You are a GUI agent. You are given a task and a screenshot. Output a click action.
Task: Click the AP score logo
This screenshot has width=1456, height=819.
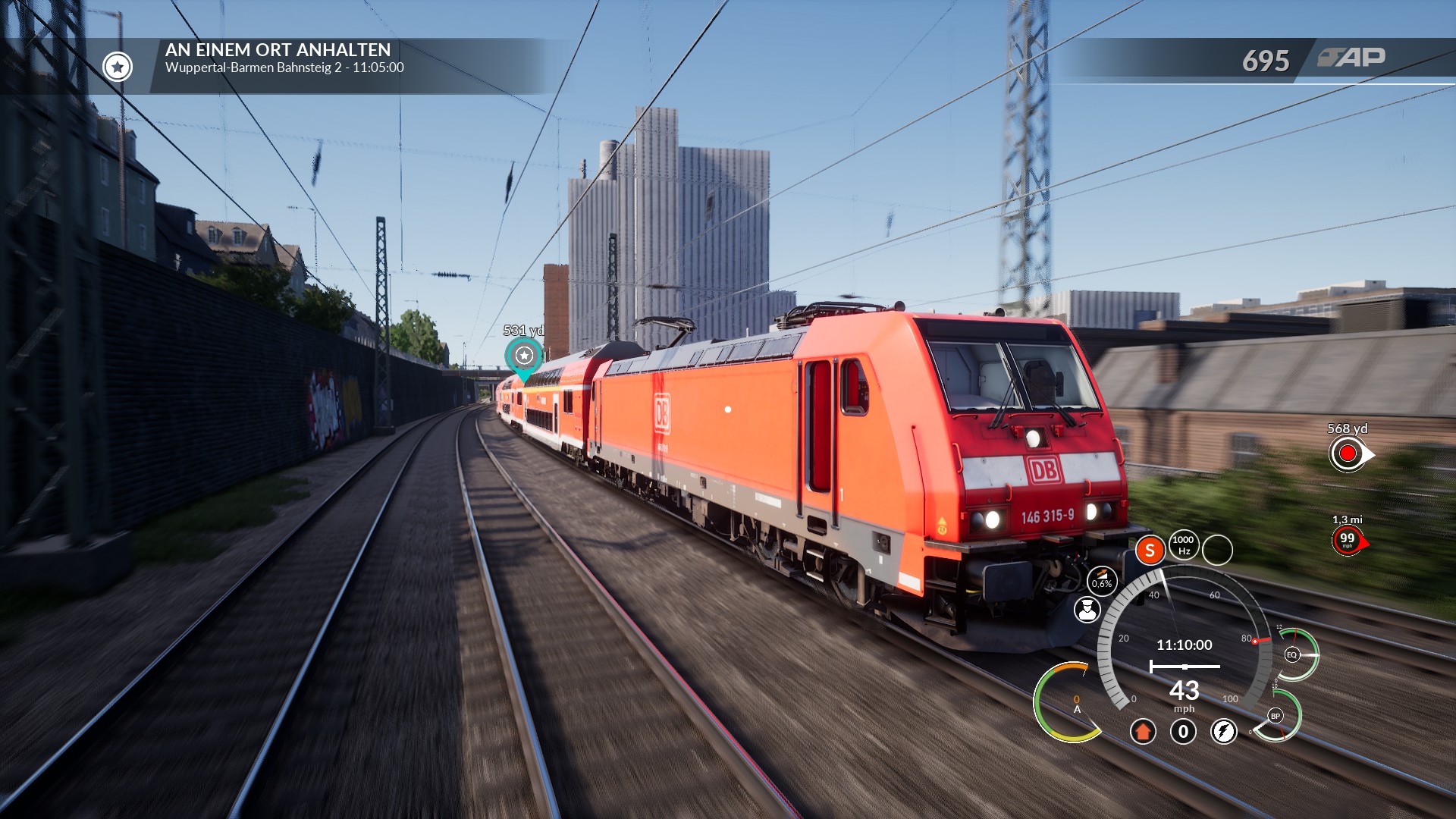pos(1351,58)
